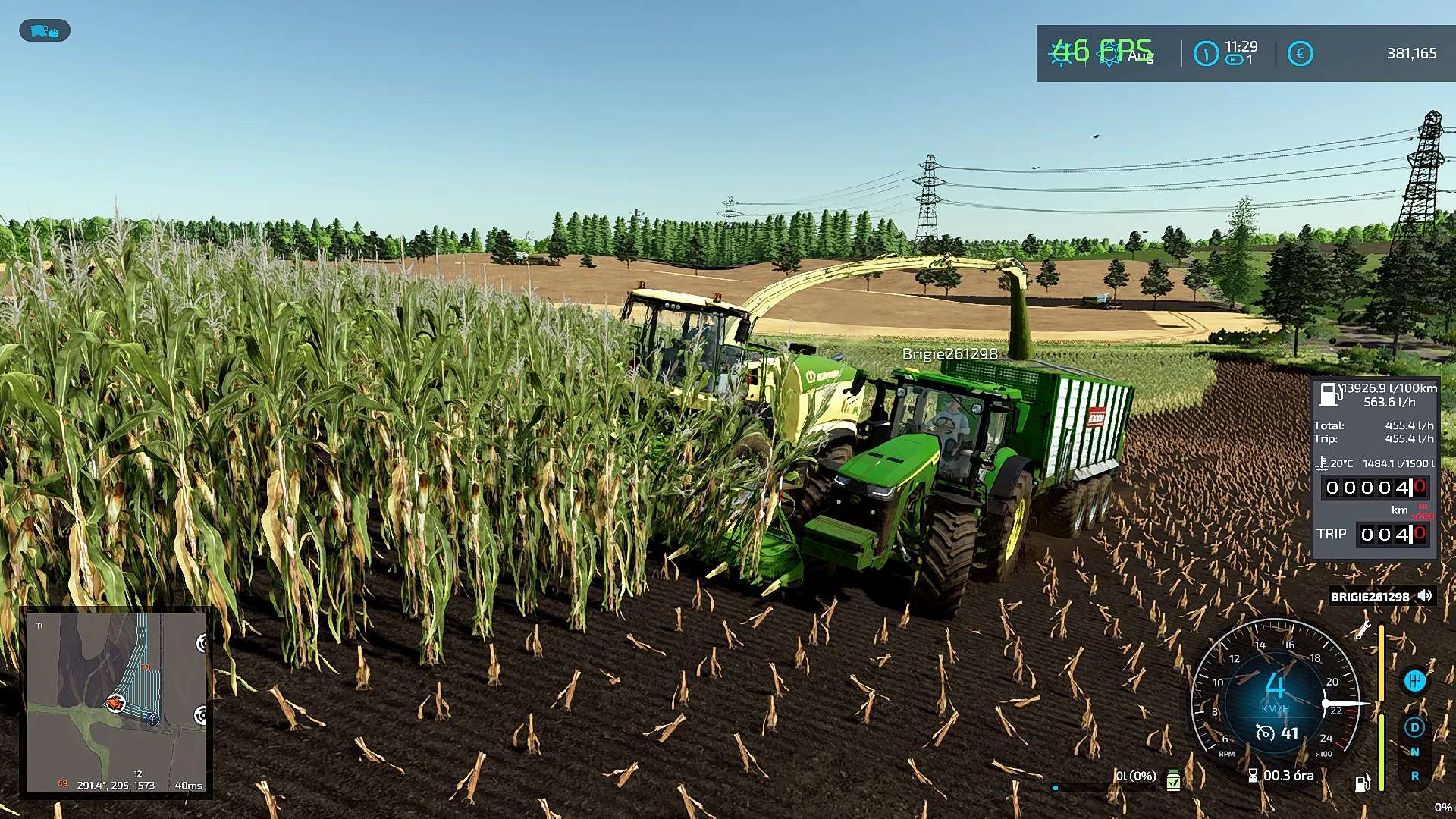
Task: Click the fuel pump icon near the speedometer
Action: tap(1362, 783)
